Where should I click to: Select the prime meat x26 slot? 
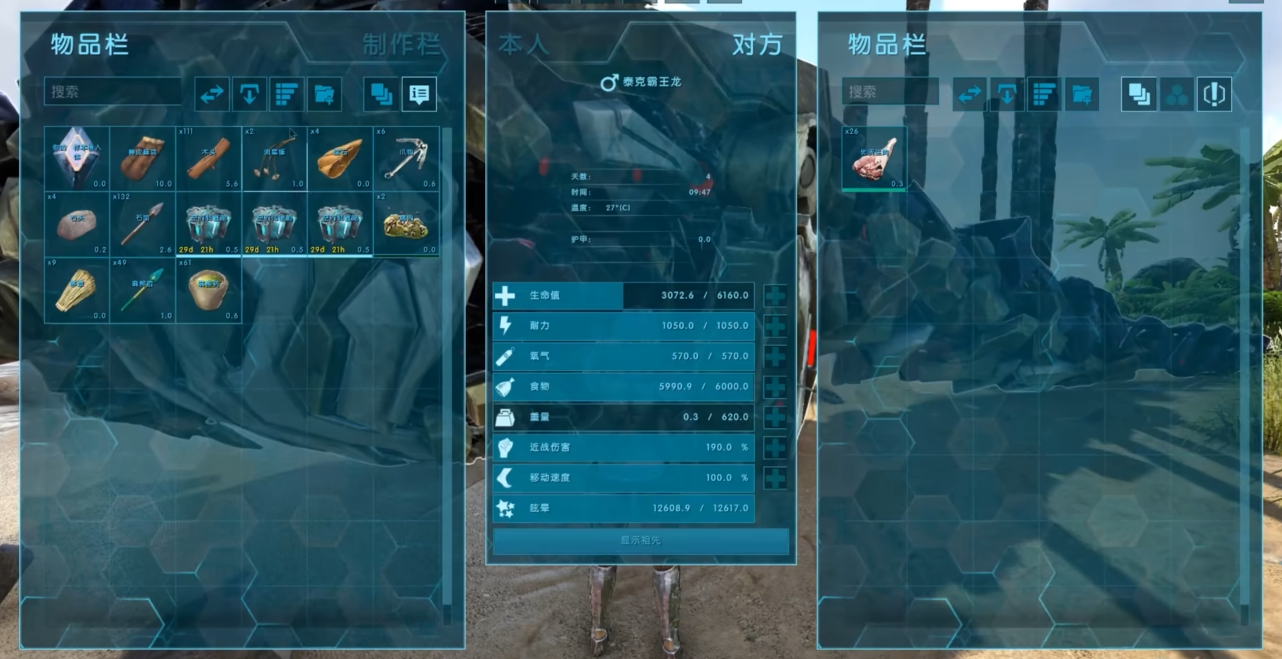[874, 158]
